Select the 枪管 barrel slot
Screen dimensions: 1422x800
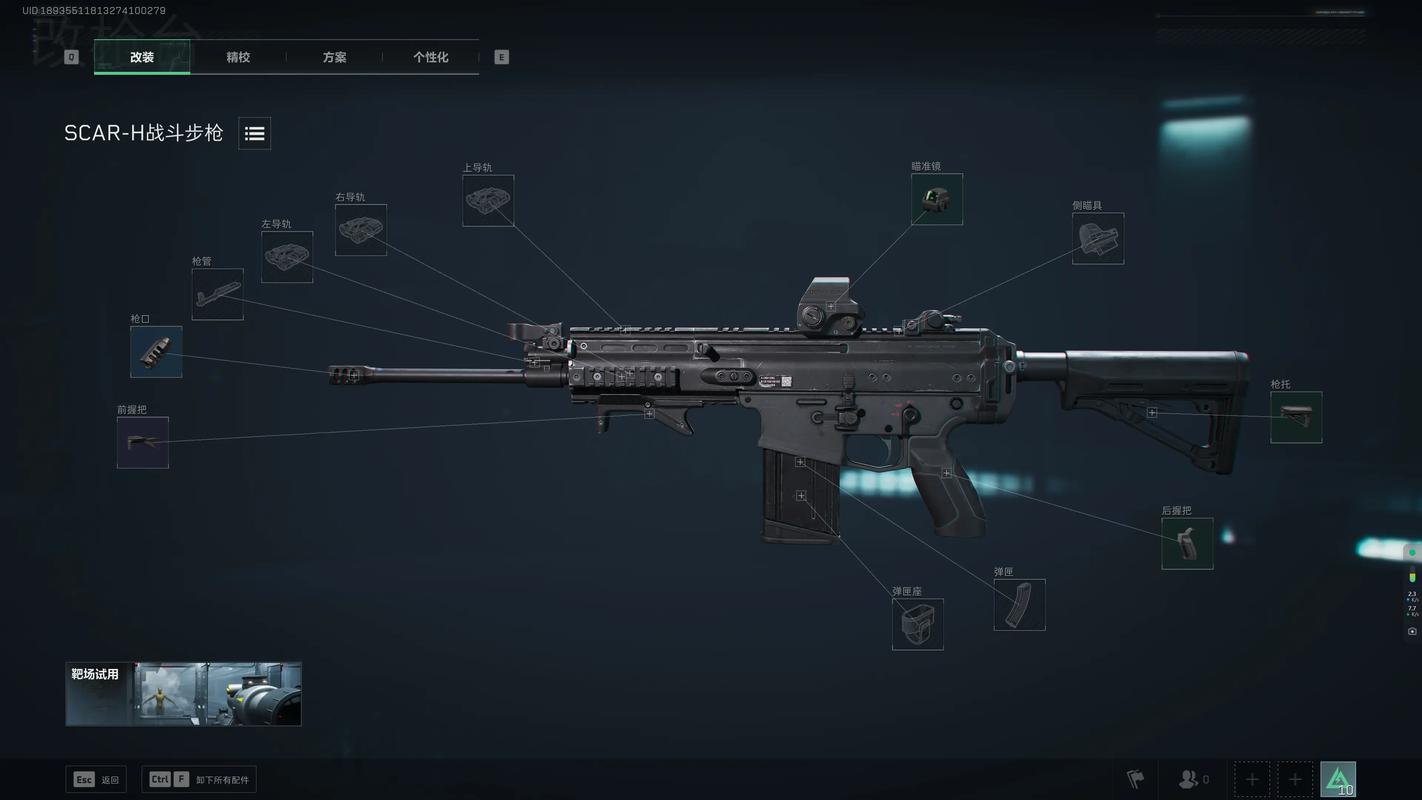(218, 294)
